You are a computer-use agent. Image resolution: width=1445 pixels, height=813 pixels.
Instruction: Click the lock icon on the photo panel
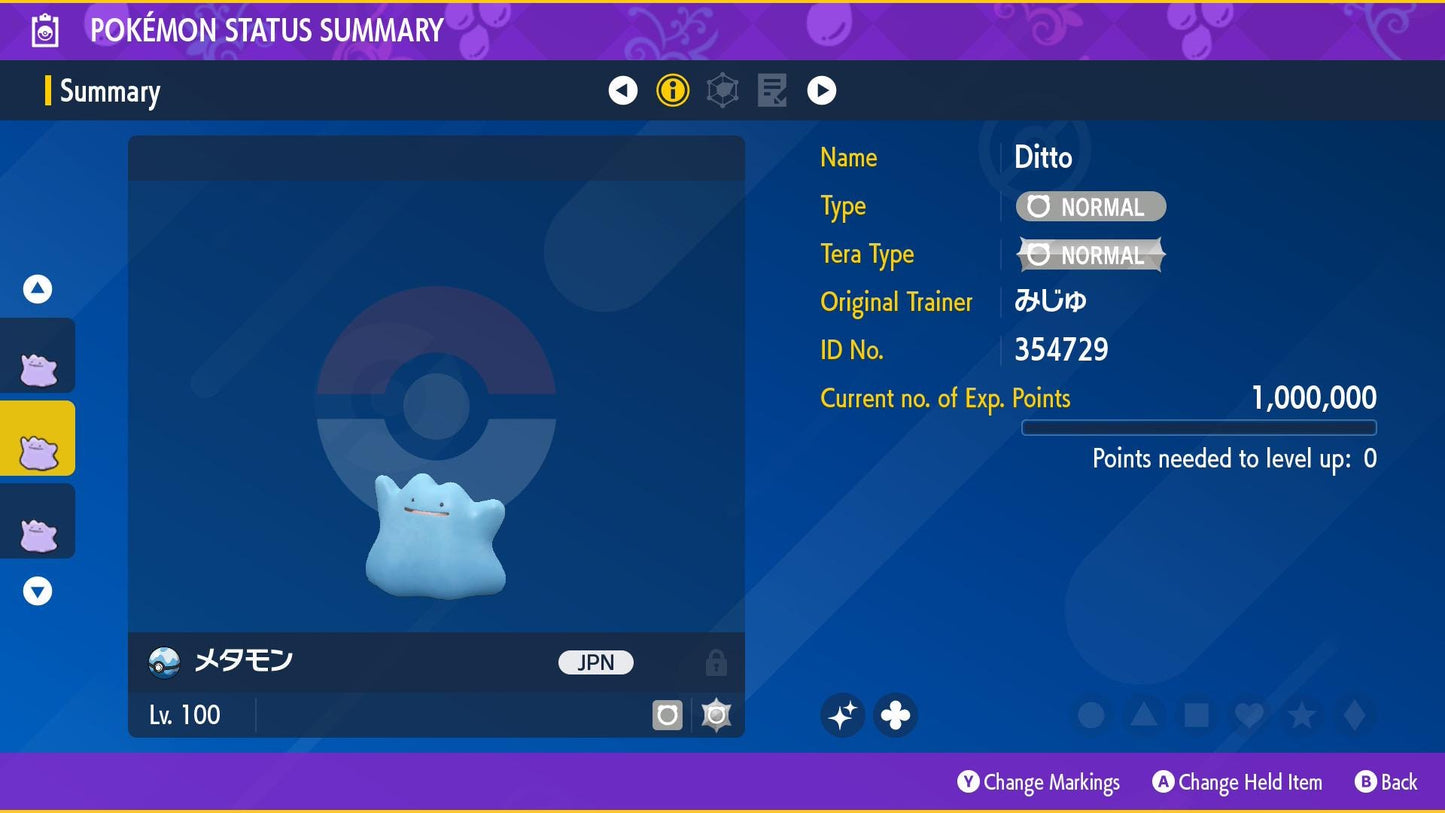(716, 662)
